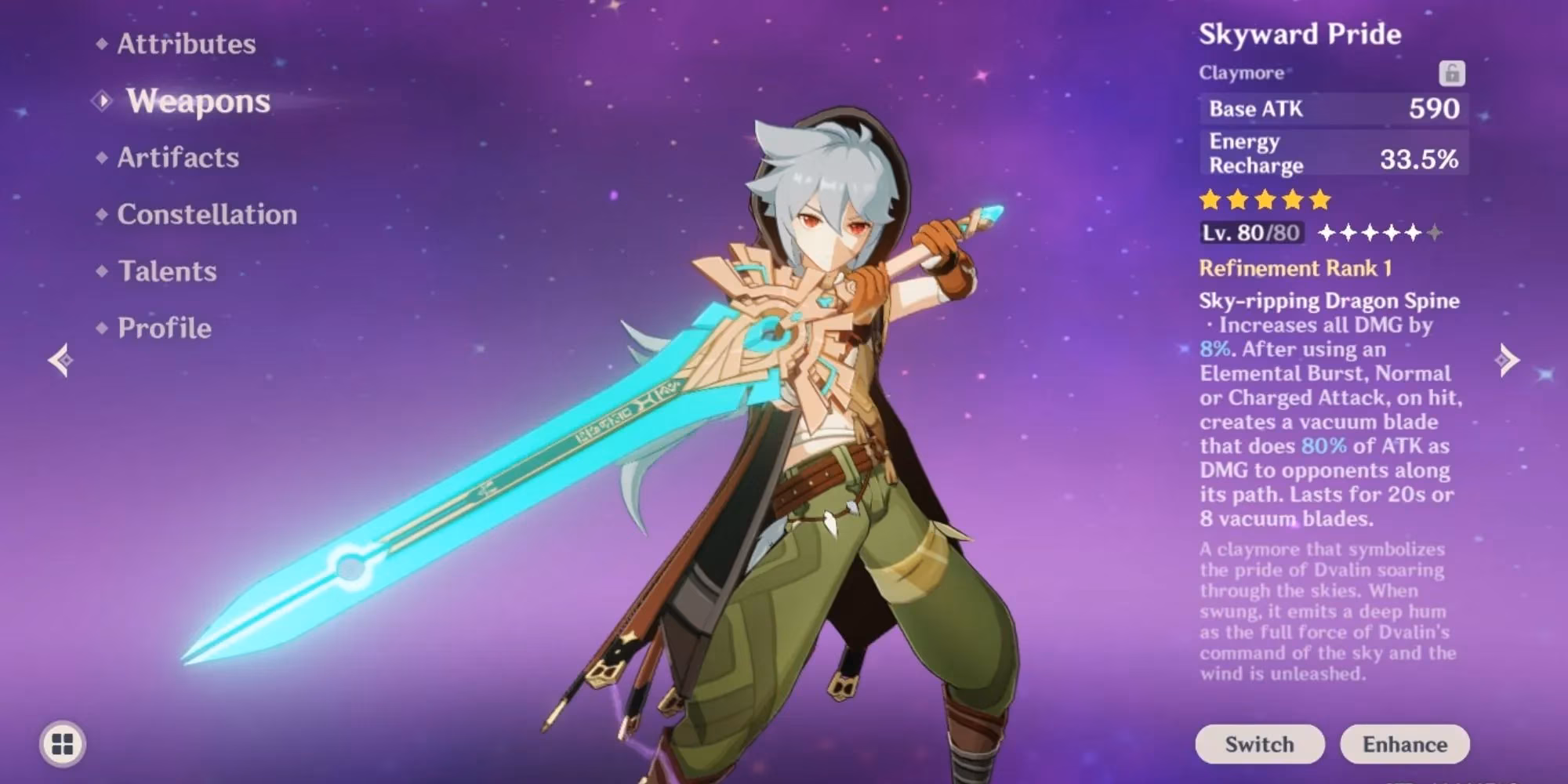
Task: Click the Skyward Pride weapon title
Action: click(x=1302, y=34)
